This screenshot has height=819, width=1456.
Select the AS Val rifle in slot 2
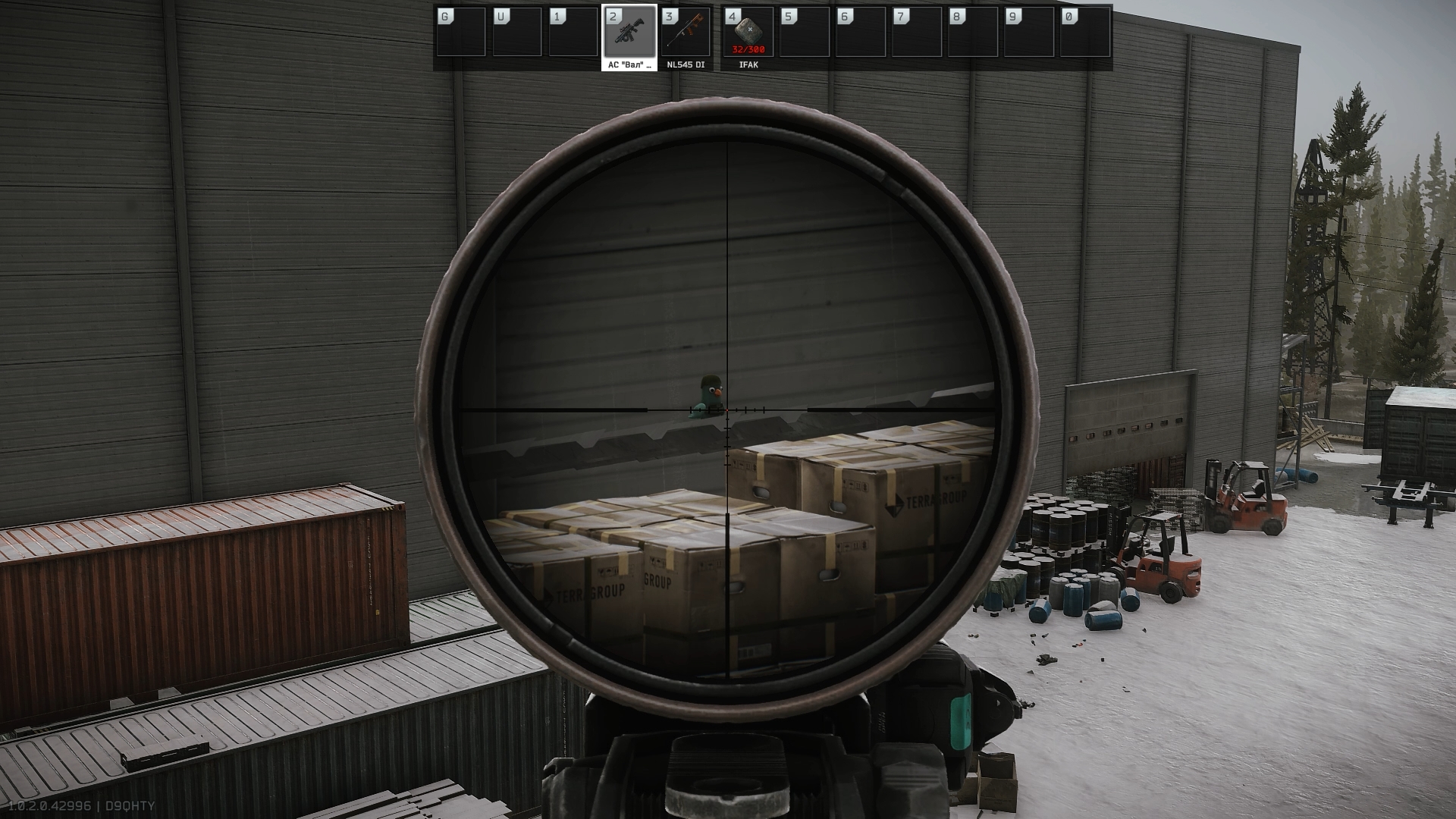coord(629,32)
